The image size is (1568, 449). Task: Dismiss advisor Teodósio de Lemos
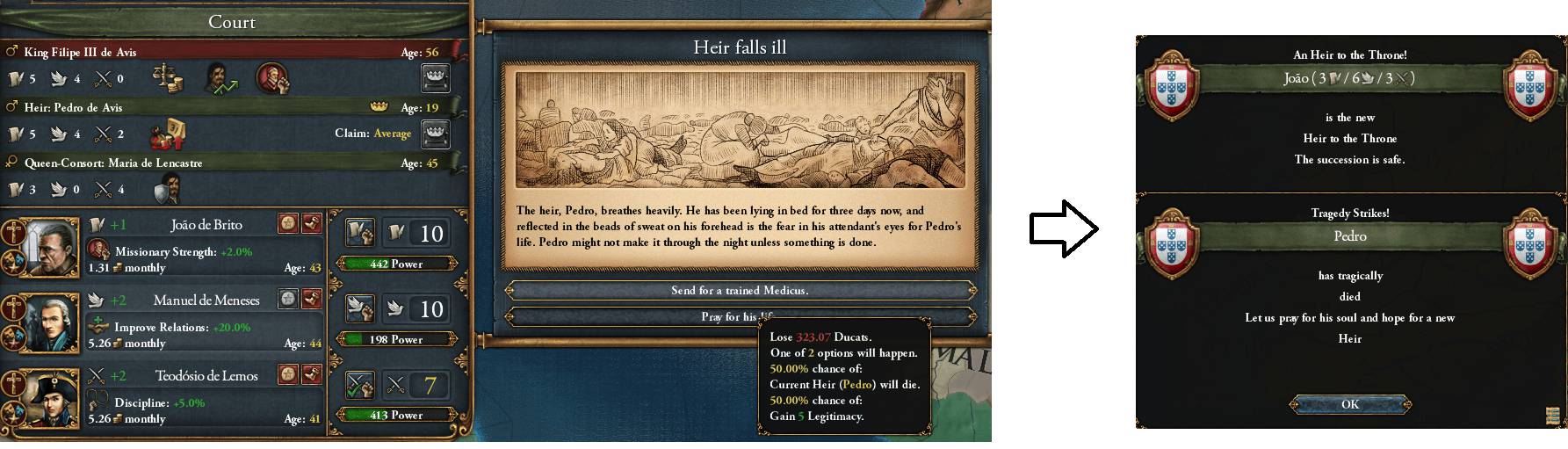pos(311,375)
